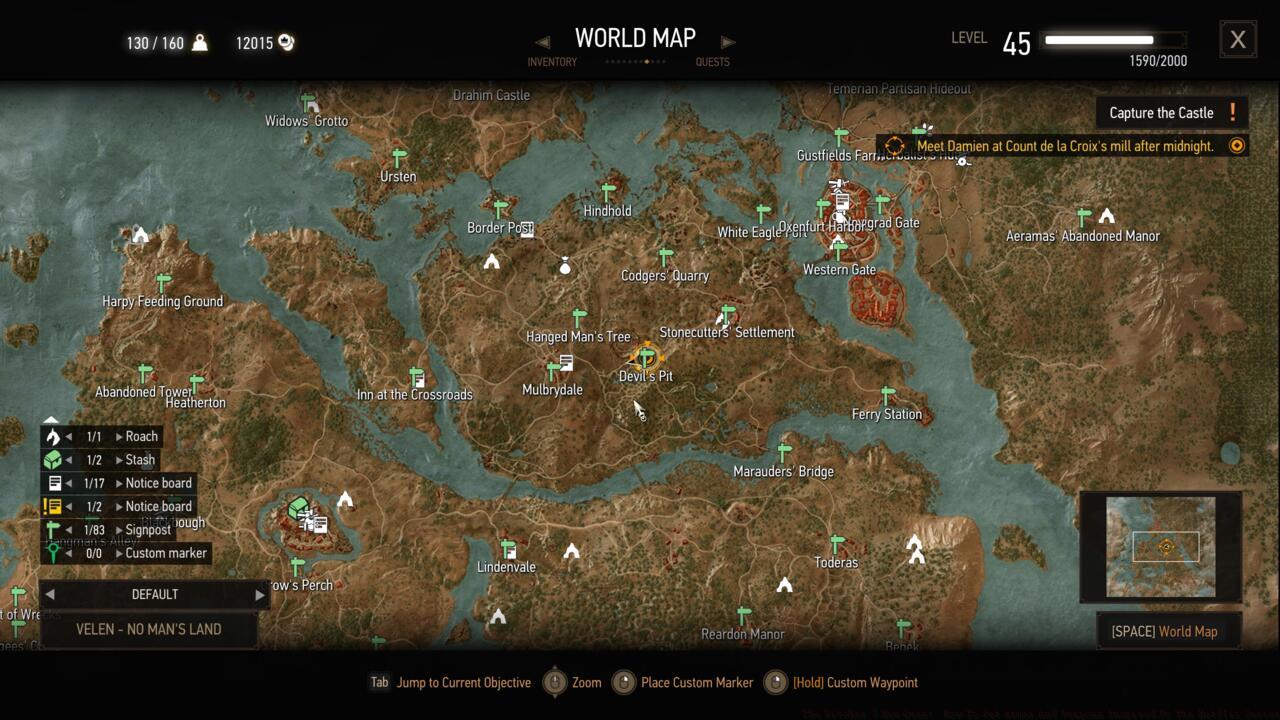The height and width of the screenshot is (720, 1280).
Task: Switch to the Inventory panel
Action: point(552,55)
